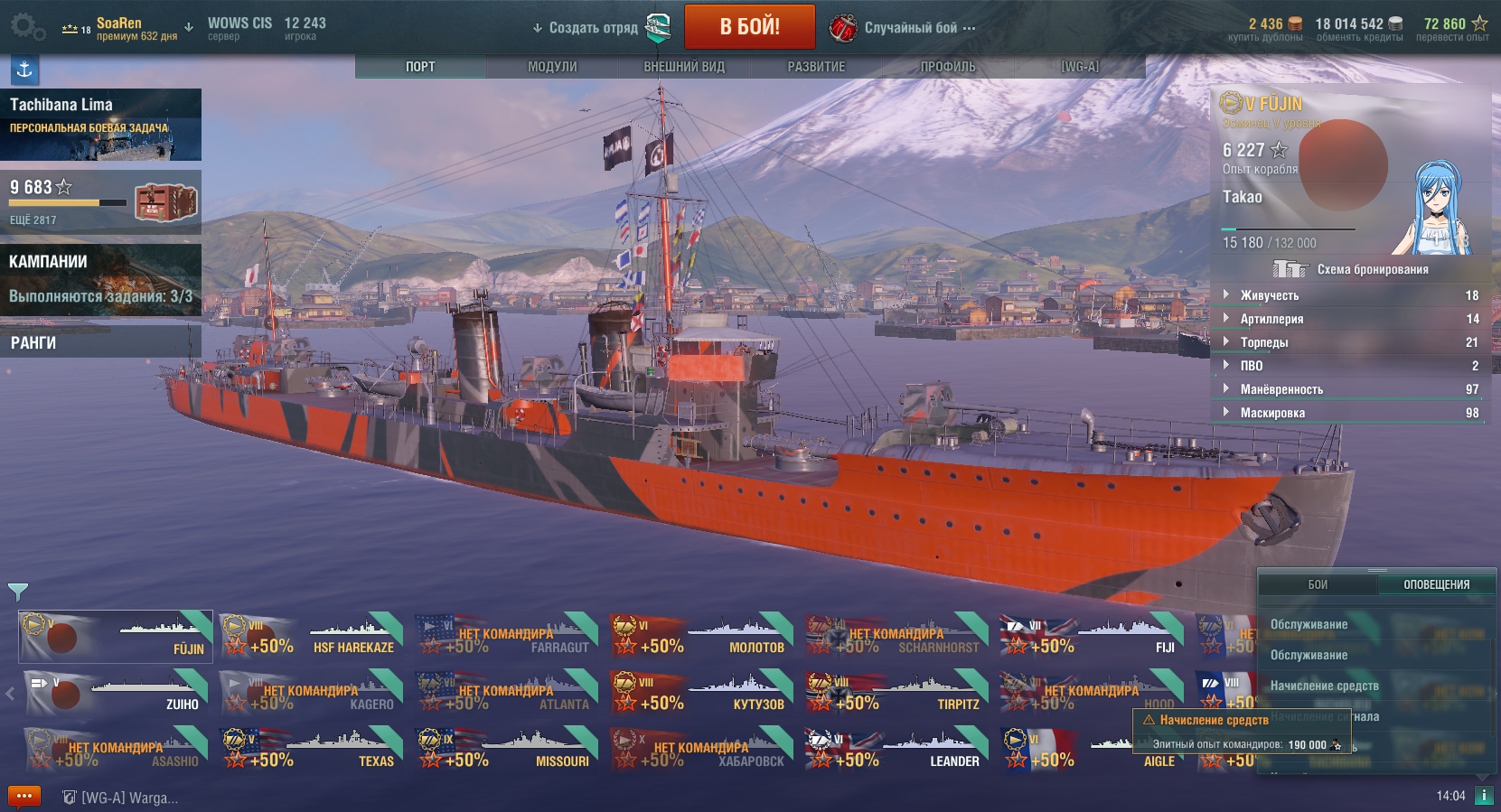Open the КАМПАНИИ panel
This screenshot has width=1501, height=812.
pyautogui.click(x=100, y=278)
